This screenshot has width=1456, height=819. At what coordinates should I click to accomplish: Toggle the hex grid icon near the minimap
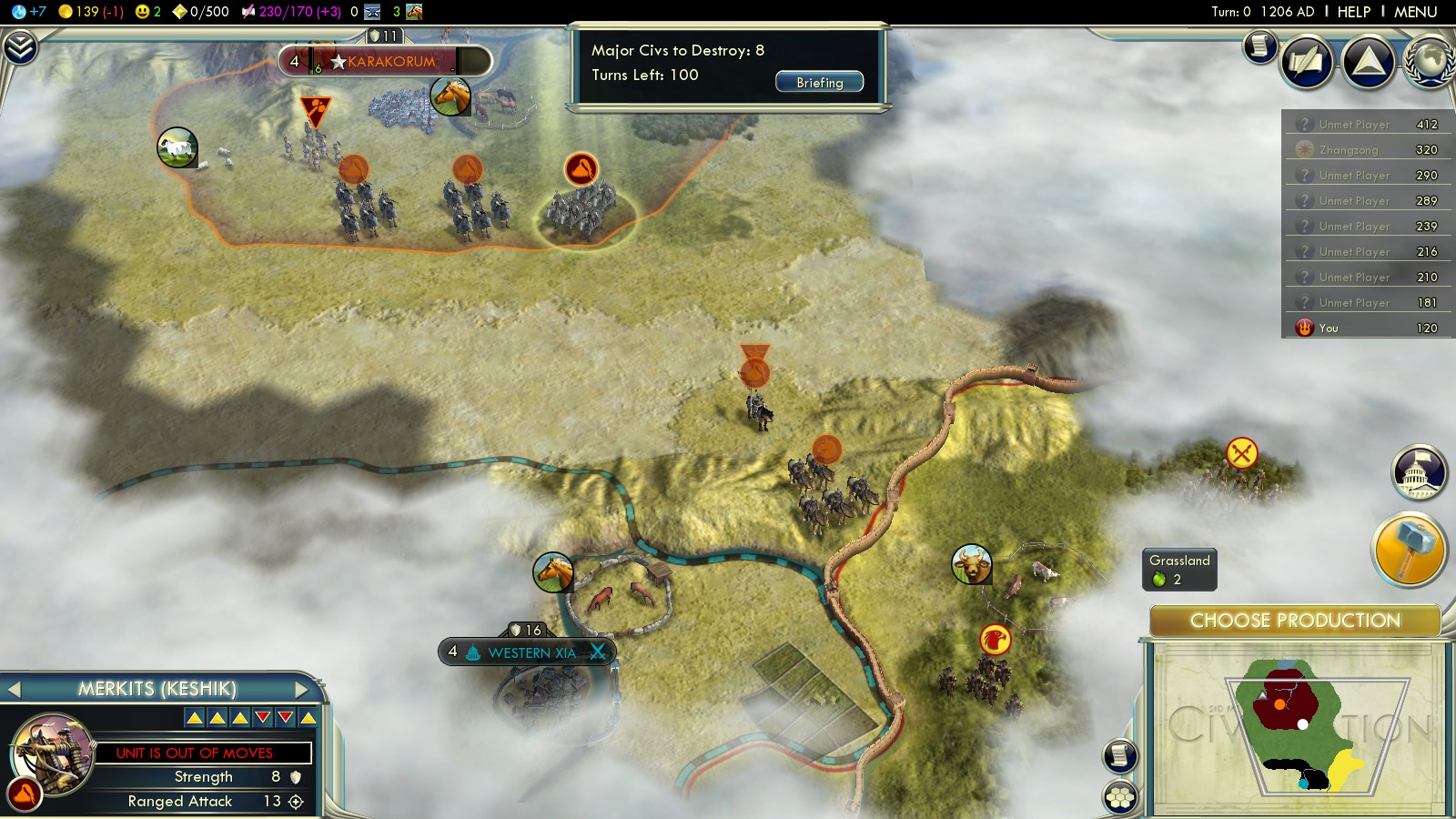tap(1119, 797)
